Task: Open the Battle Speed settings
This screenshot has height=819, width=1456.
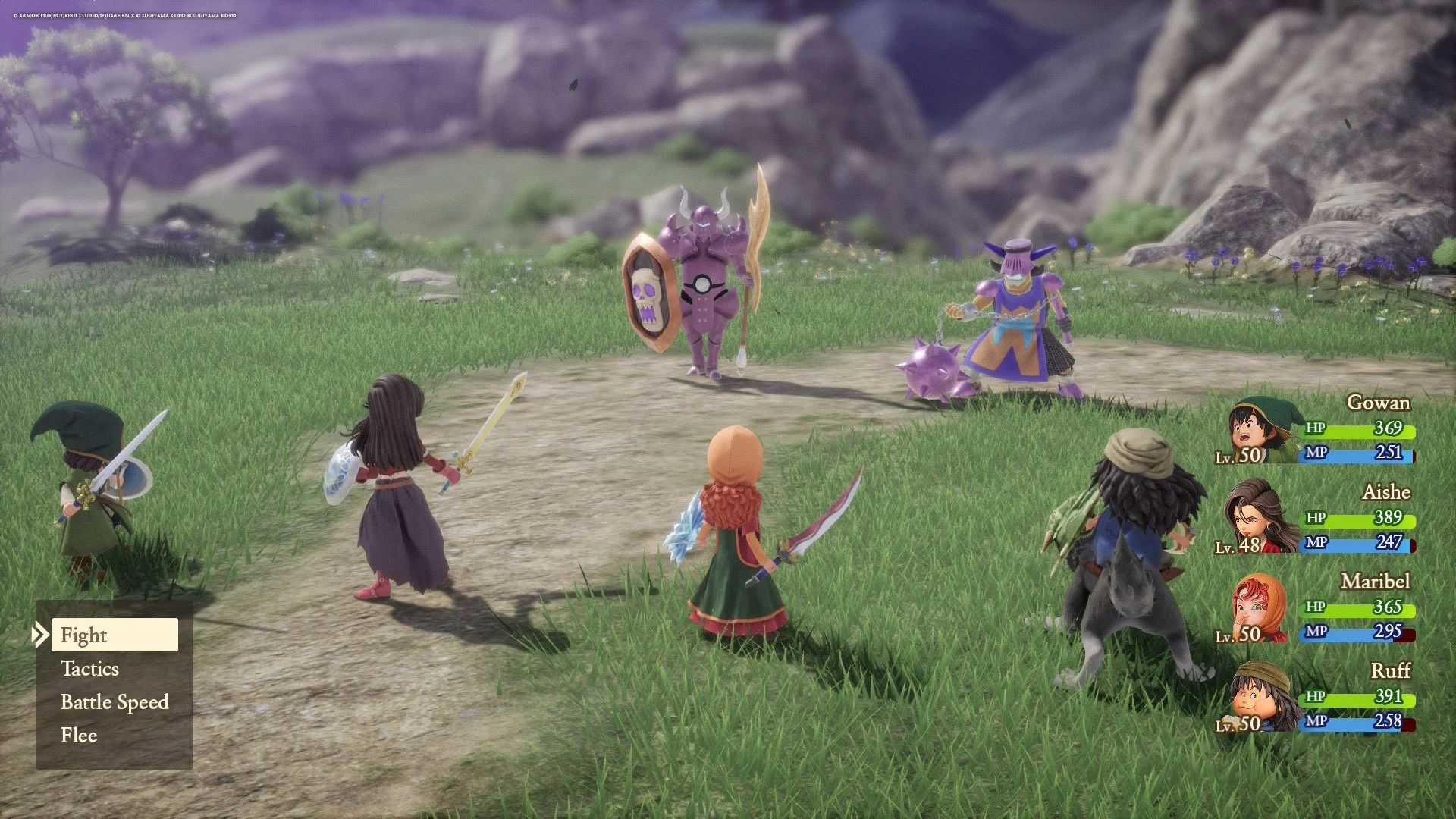Action: point(115,702)
